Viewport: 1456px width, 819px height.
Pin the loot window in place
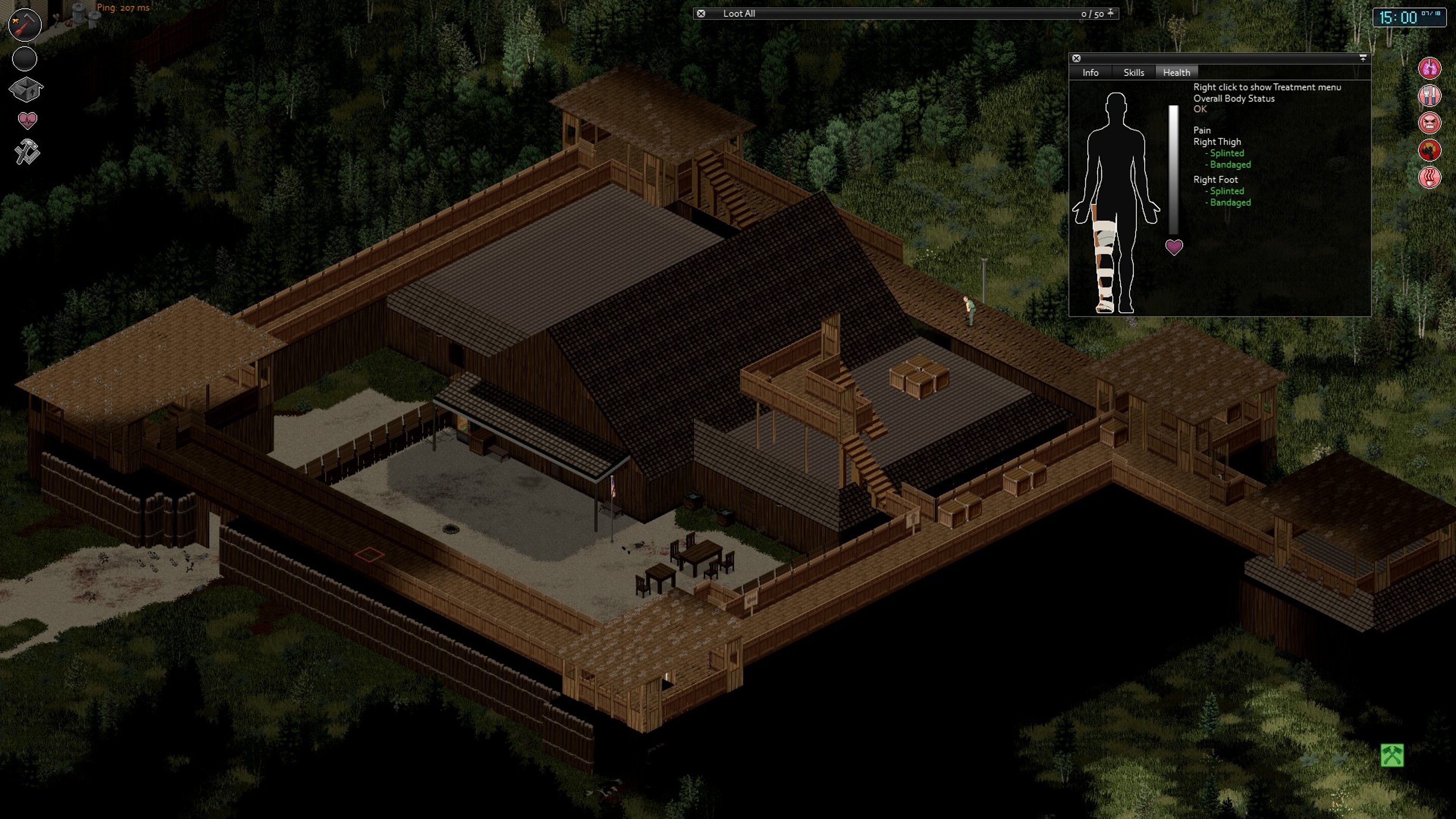(1110, 13)
